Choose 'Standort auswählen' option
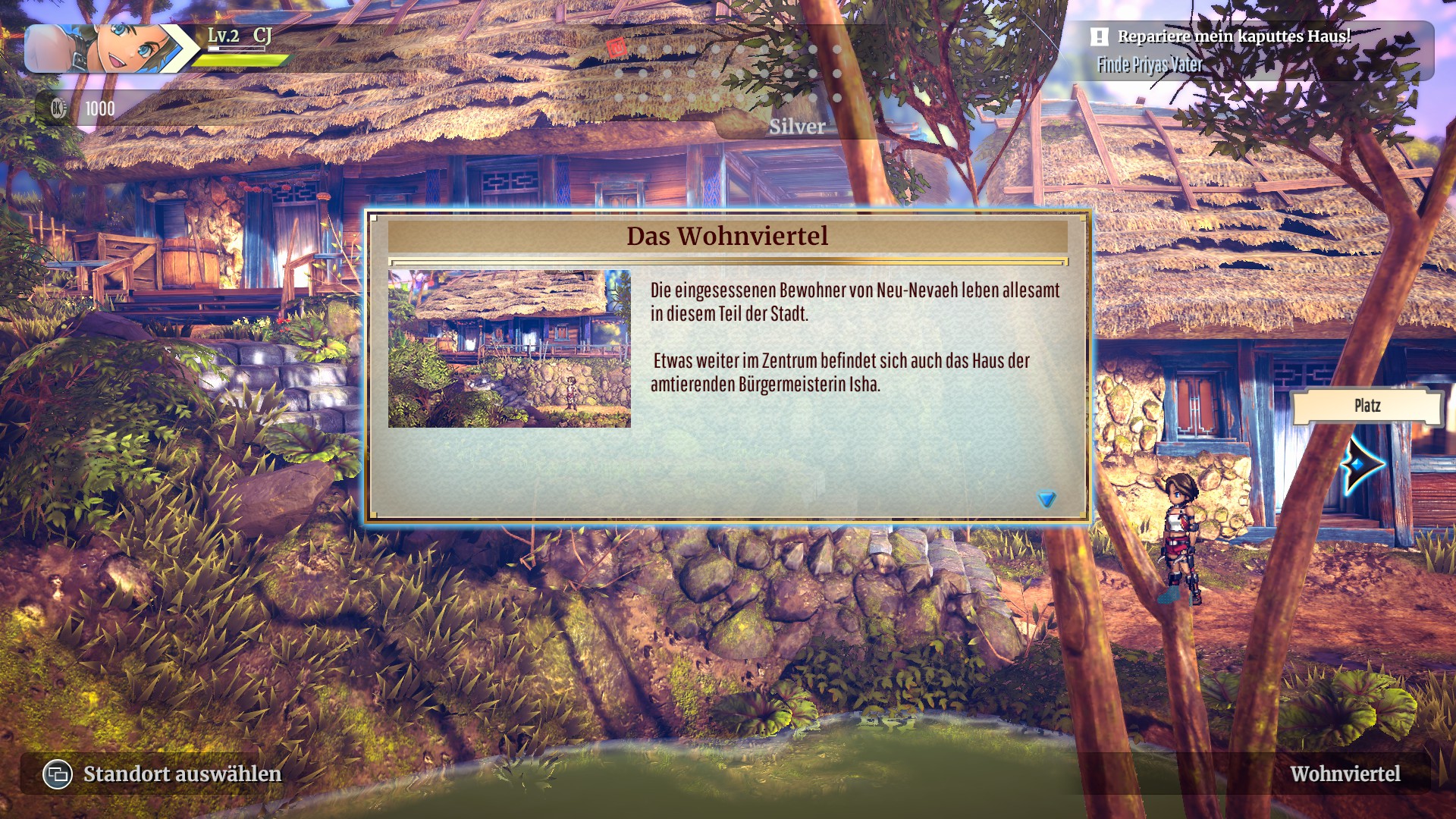This screenshot has width=1456, height=819. coord(181,773)
